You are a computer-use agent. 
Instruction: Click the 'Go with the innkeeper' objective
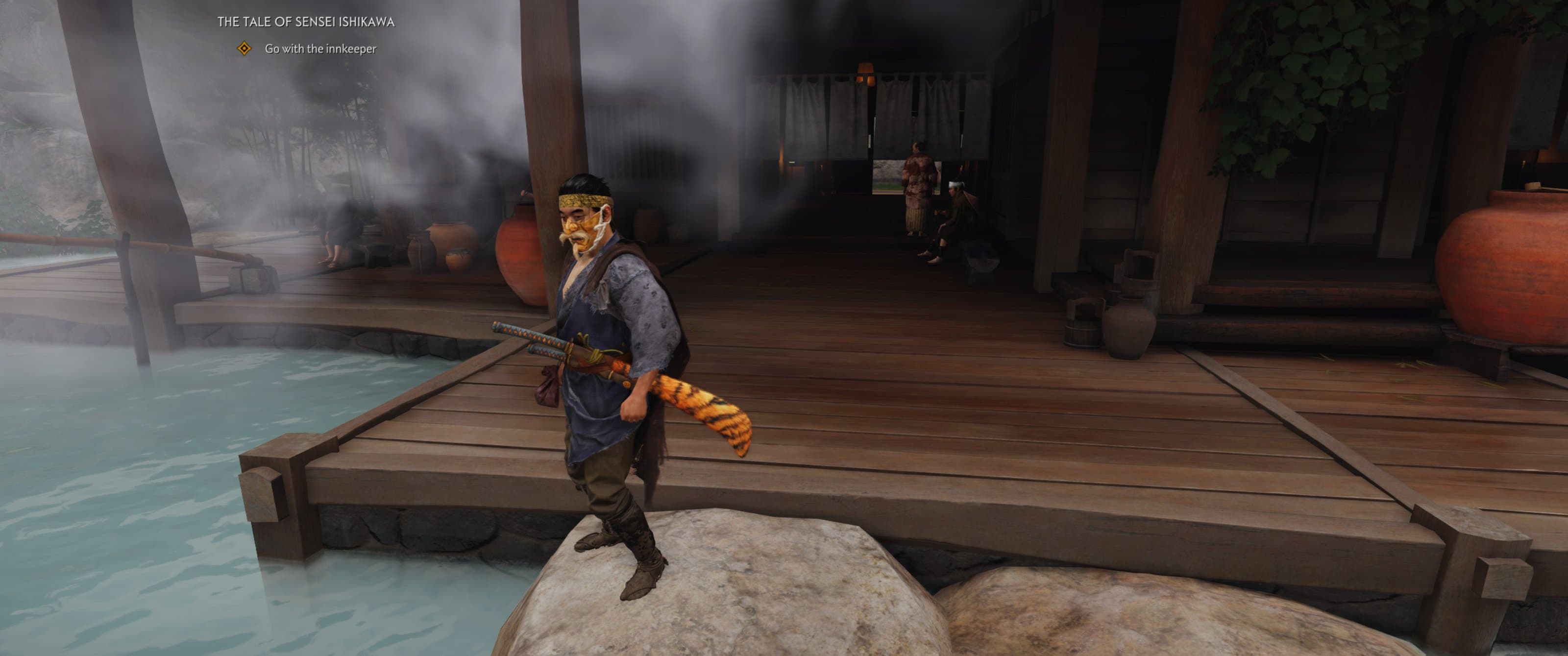click(x=320, y=49)
